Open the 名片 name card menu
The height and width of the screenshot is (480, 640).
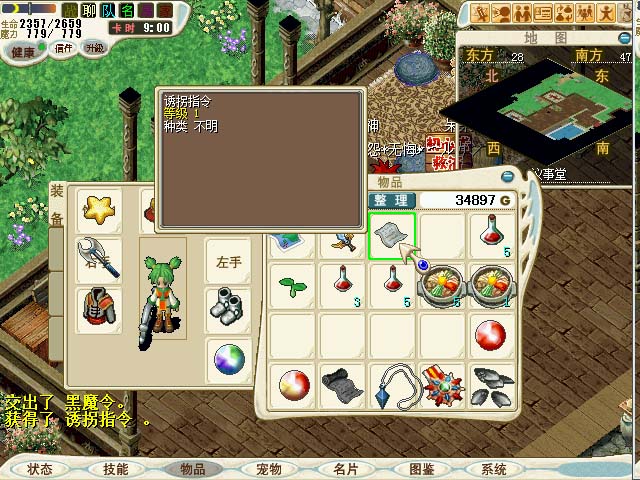[x=345, y=469]
